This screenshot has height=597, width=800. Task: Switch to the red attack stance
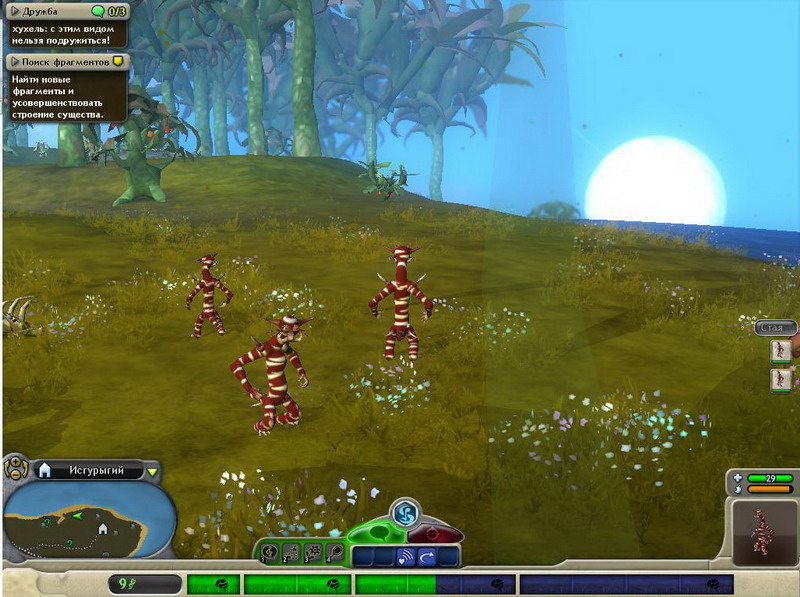coord(433,530)
